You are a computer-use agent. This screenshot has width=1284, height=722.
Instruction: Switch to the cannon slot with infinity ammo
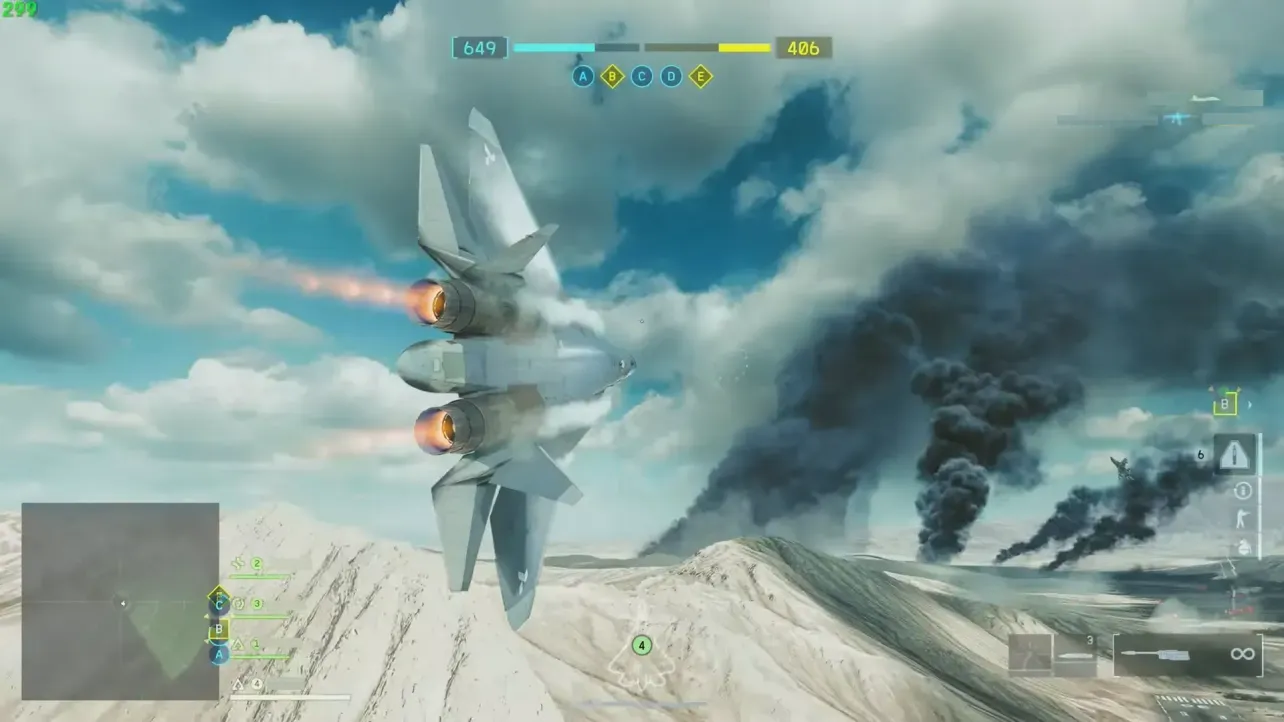(1188, 654)
